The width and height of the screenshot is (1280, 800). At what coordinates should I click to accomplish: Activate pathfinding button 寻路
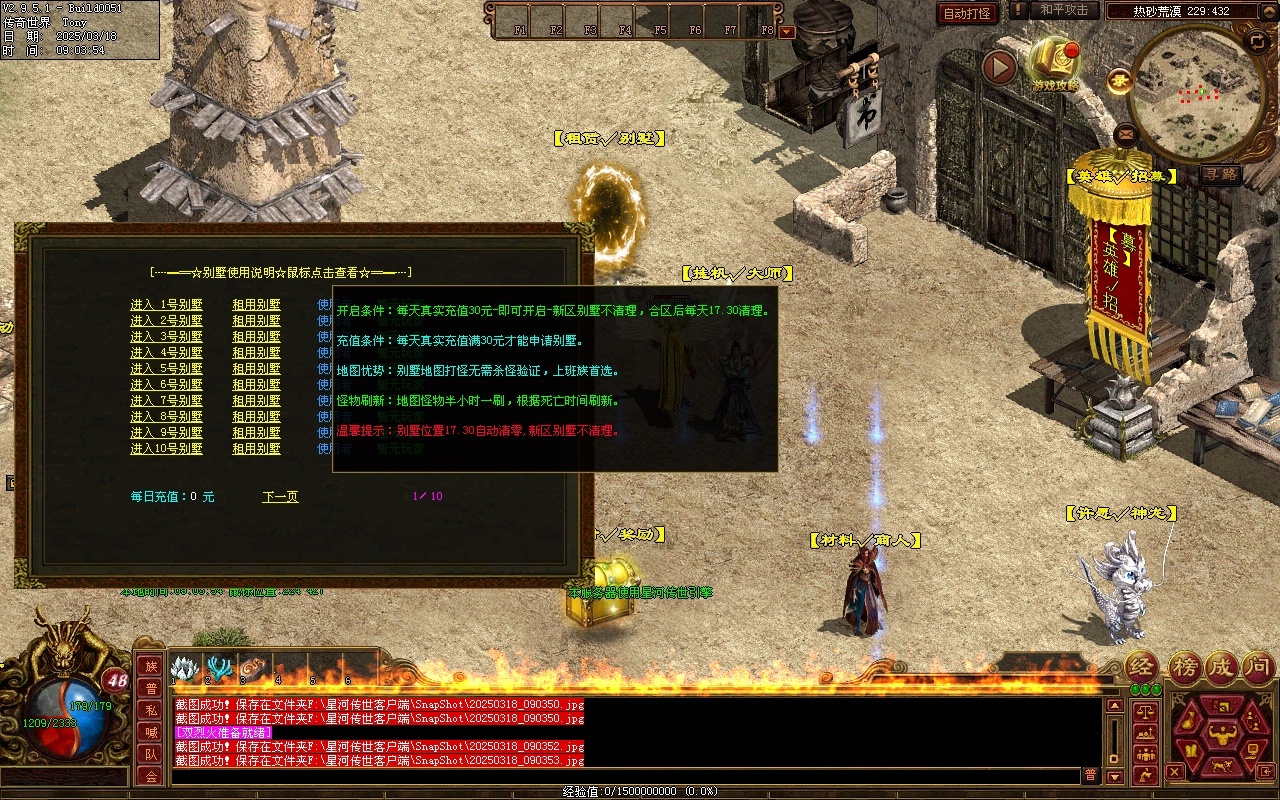(1220, 175)
